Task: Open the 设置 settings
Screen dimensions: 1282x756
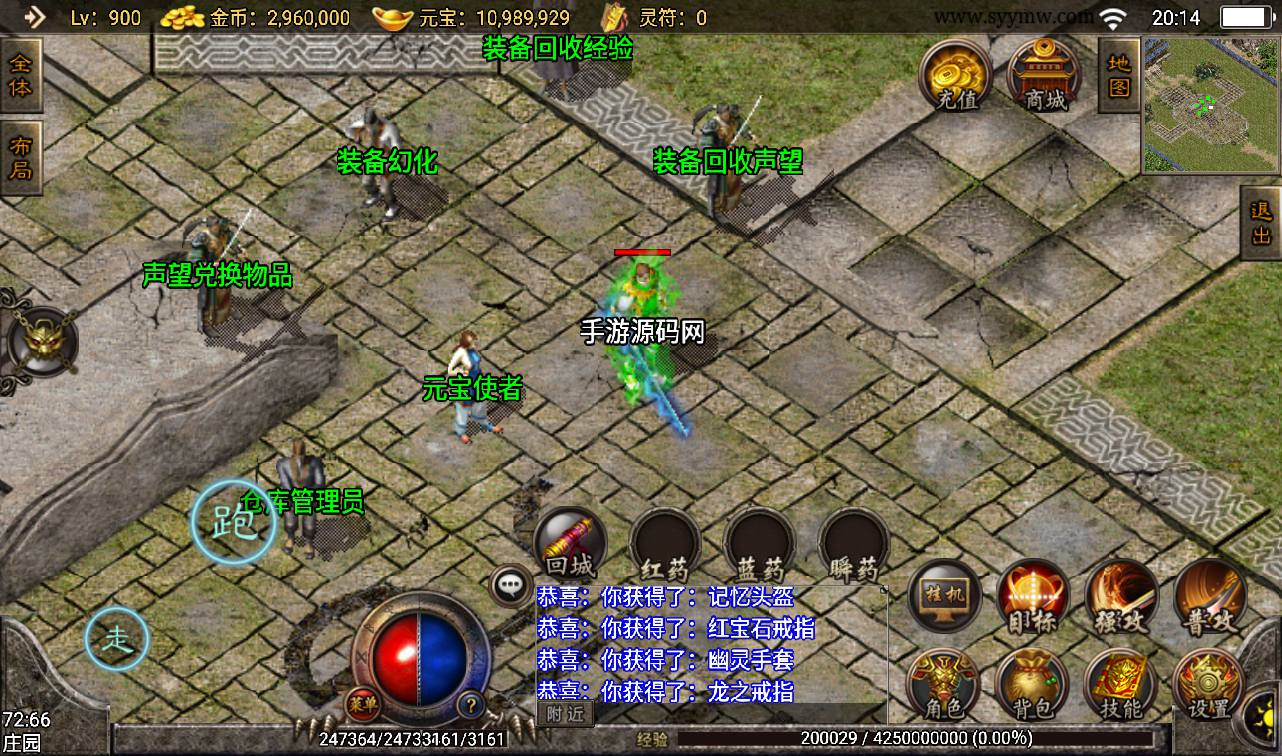Action: 1207,685
